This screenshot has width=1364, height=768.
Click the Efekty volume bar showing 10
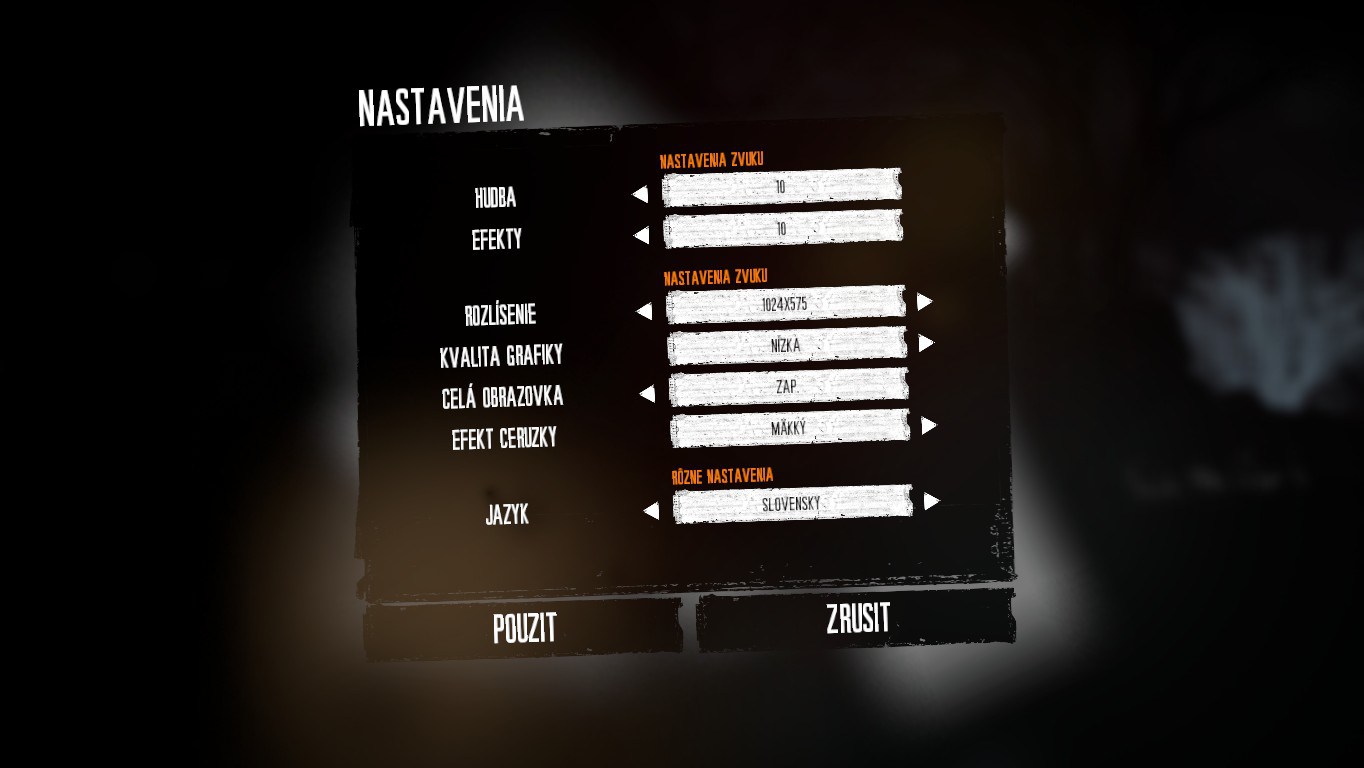coord(782,229)
